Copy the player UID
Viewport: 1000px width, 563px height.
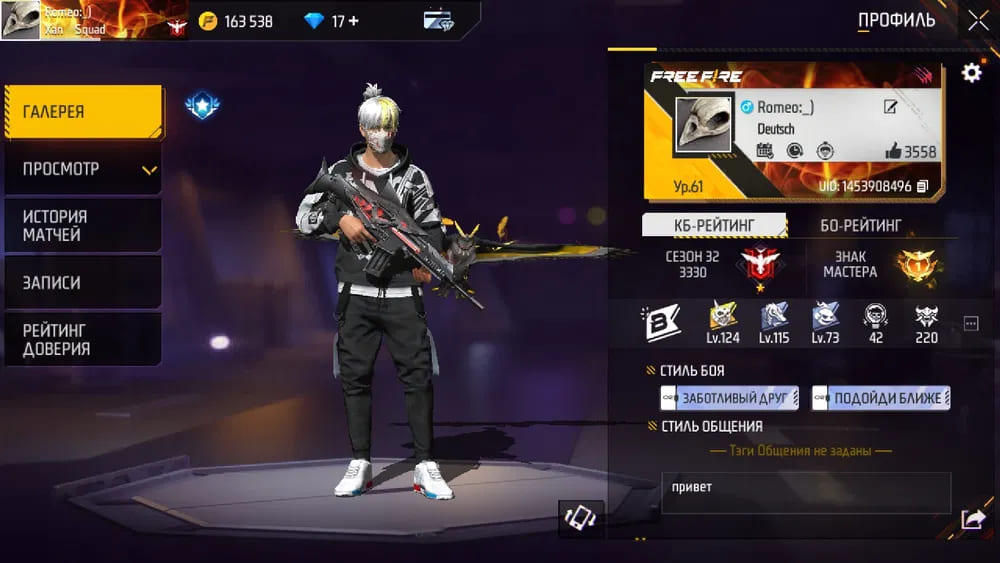pos(923,186)
